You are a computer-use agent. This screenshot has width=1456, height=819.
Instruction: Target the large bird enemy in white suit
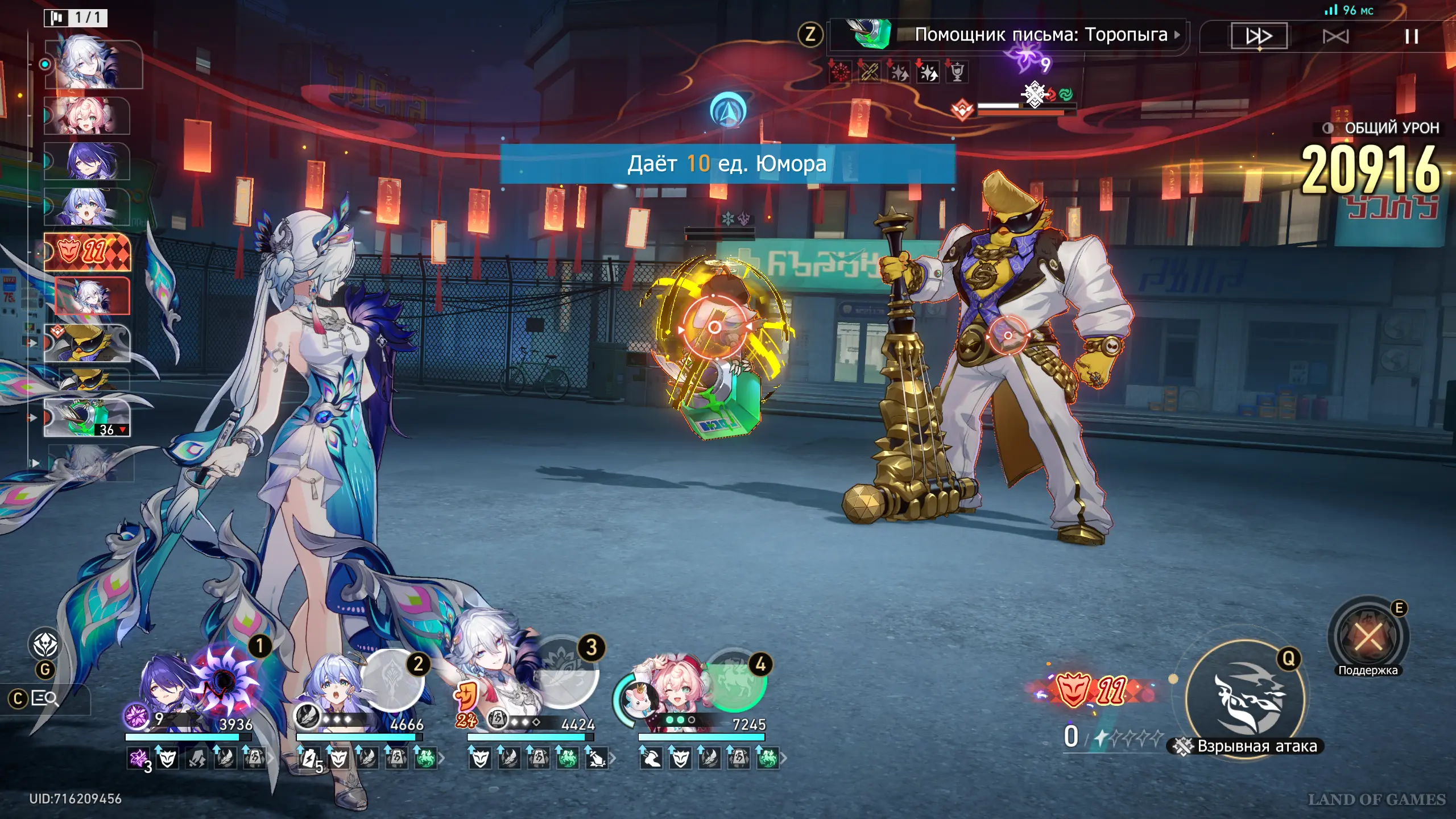pos(1007,336)
